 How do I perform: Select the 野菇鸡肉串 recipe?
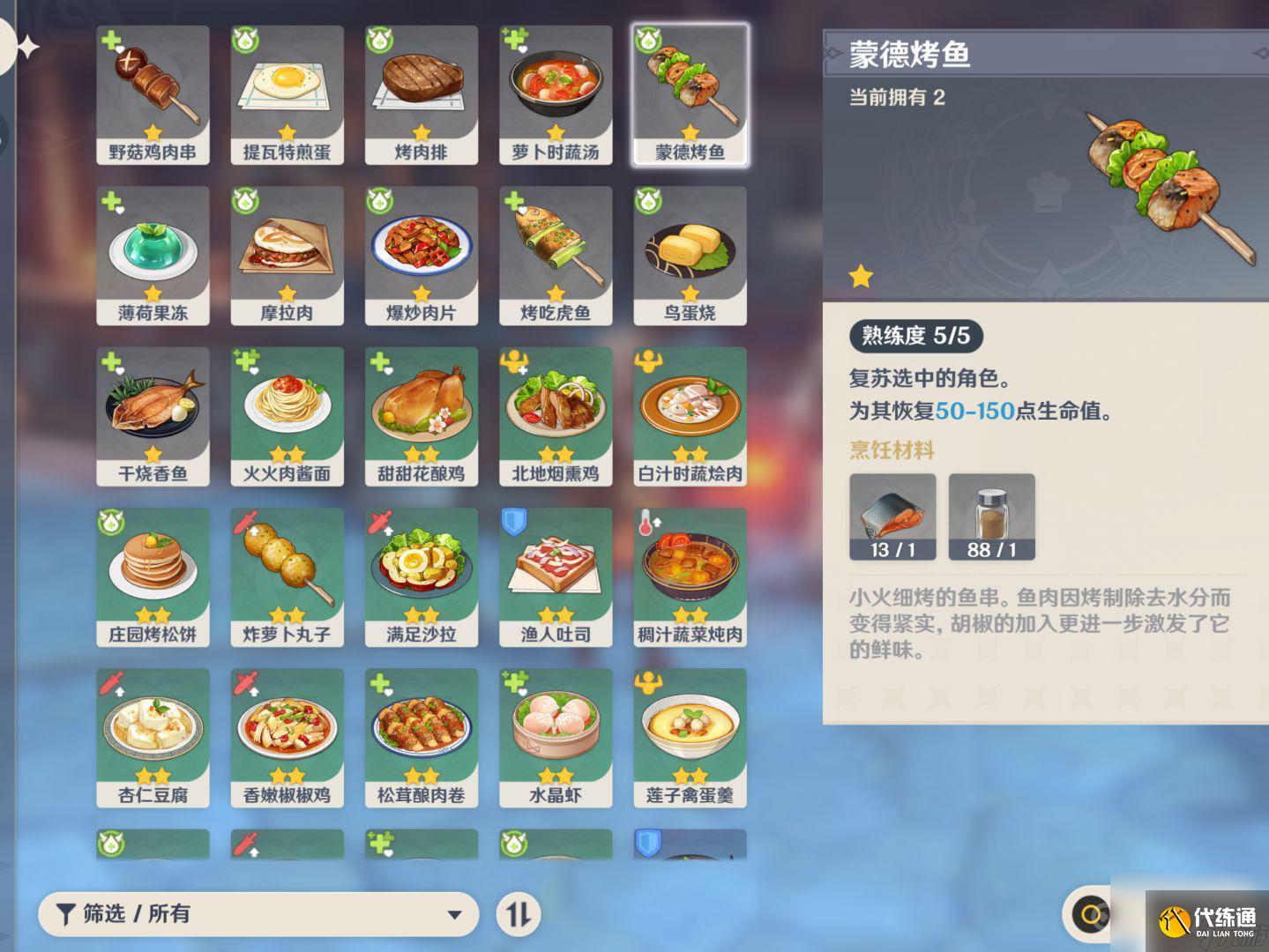click(152, 93)
